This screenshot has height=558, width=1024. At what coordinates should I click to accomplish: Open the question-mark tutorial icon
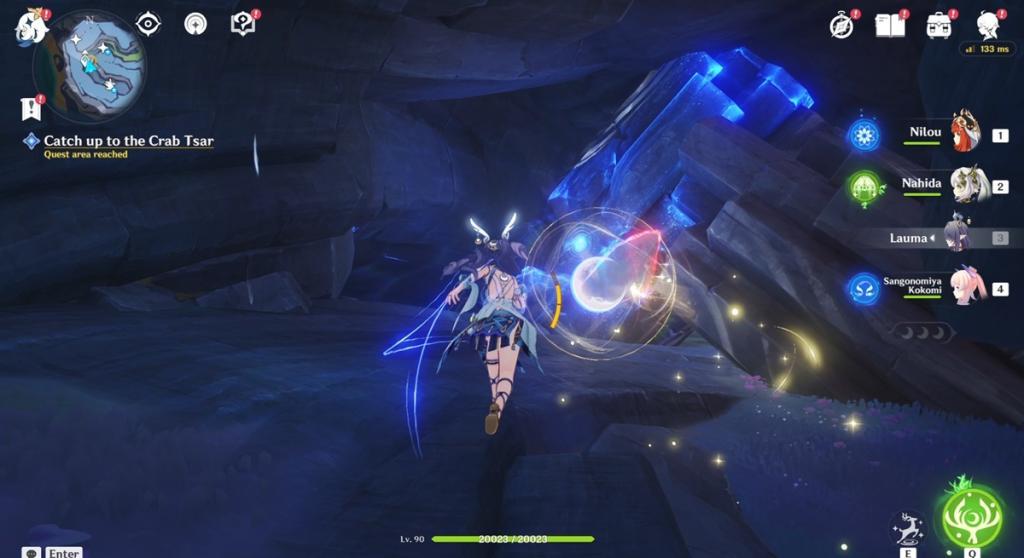(243, 24)
